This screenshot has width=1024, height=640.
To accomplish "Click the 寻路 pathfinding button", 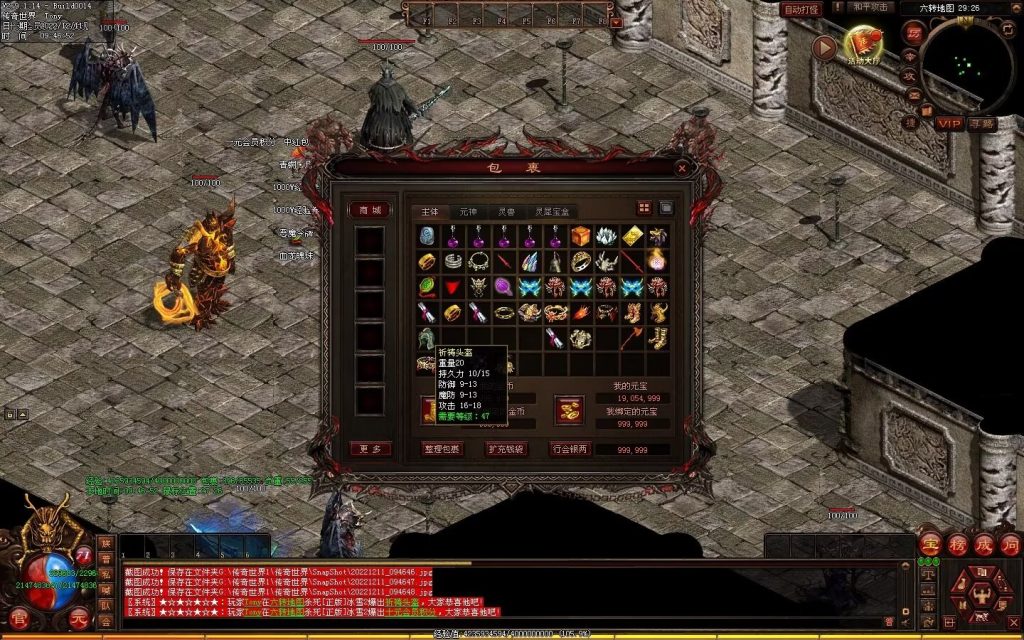I will point(981,123).
